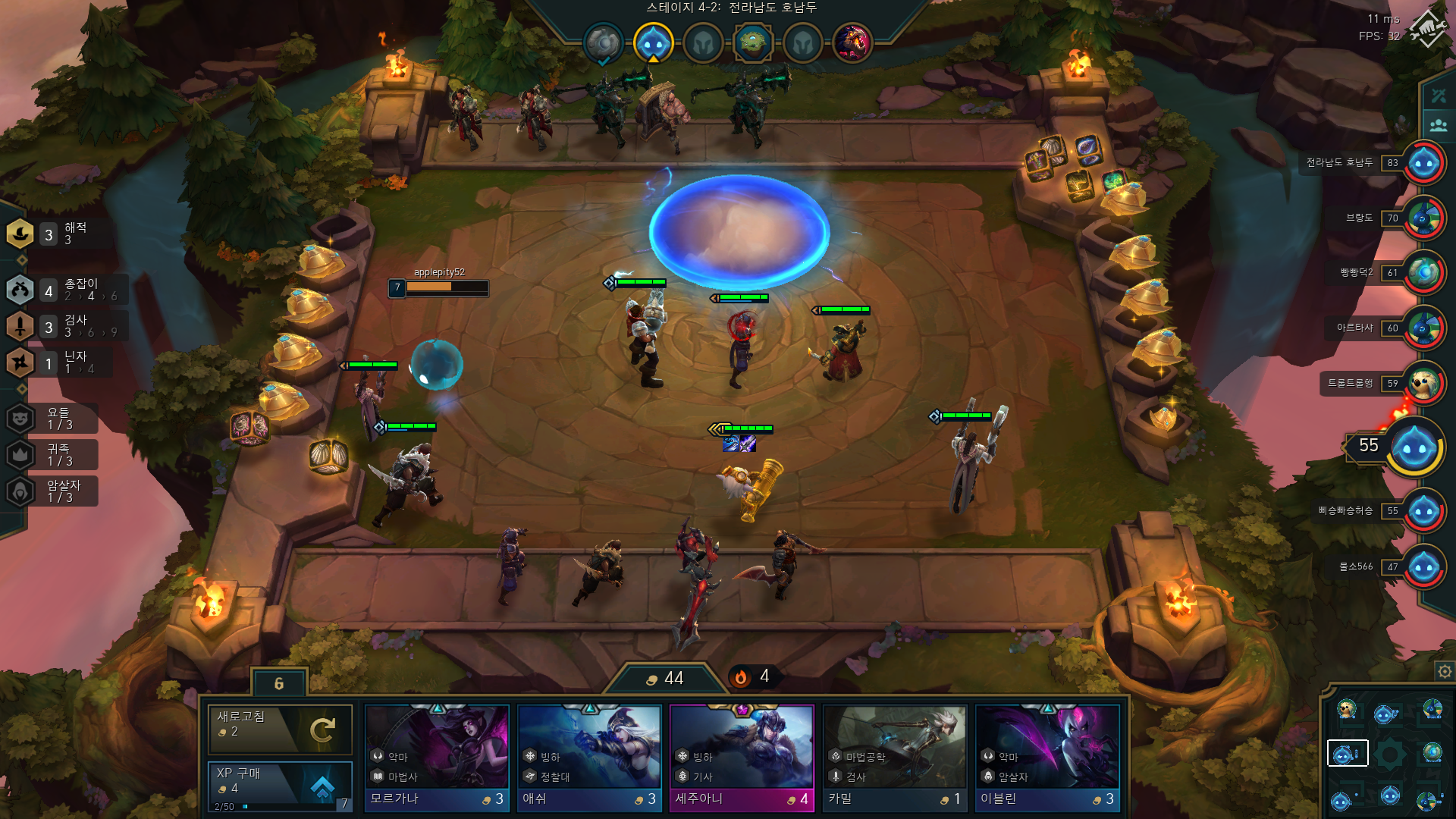Buy the 모르가나 champion card
1456x819 pixels.
point(437,758)
